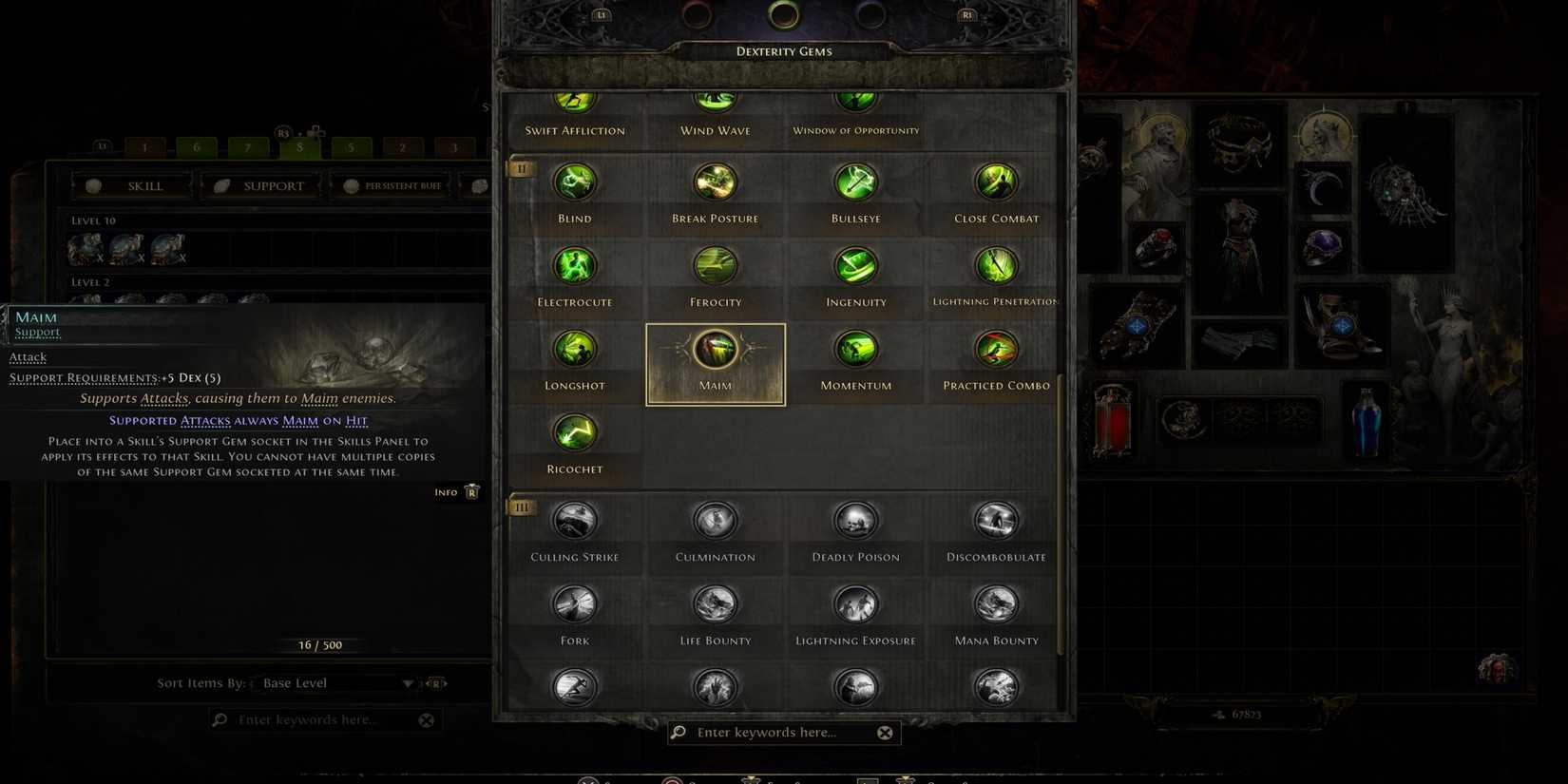This screenshot has width=1568, height=784.
Task: Choose the Momentum support gem
Action: 855,349
